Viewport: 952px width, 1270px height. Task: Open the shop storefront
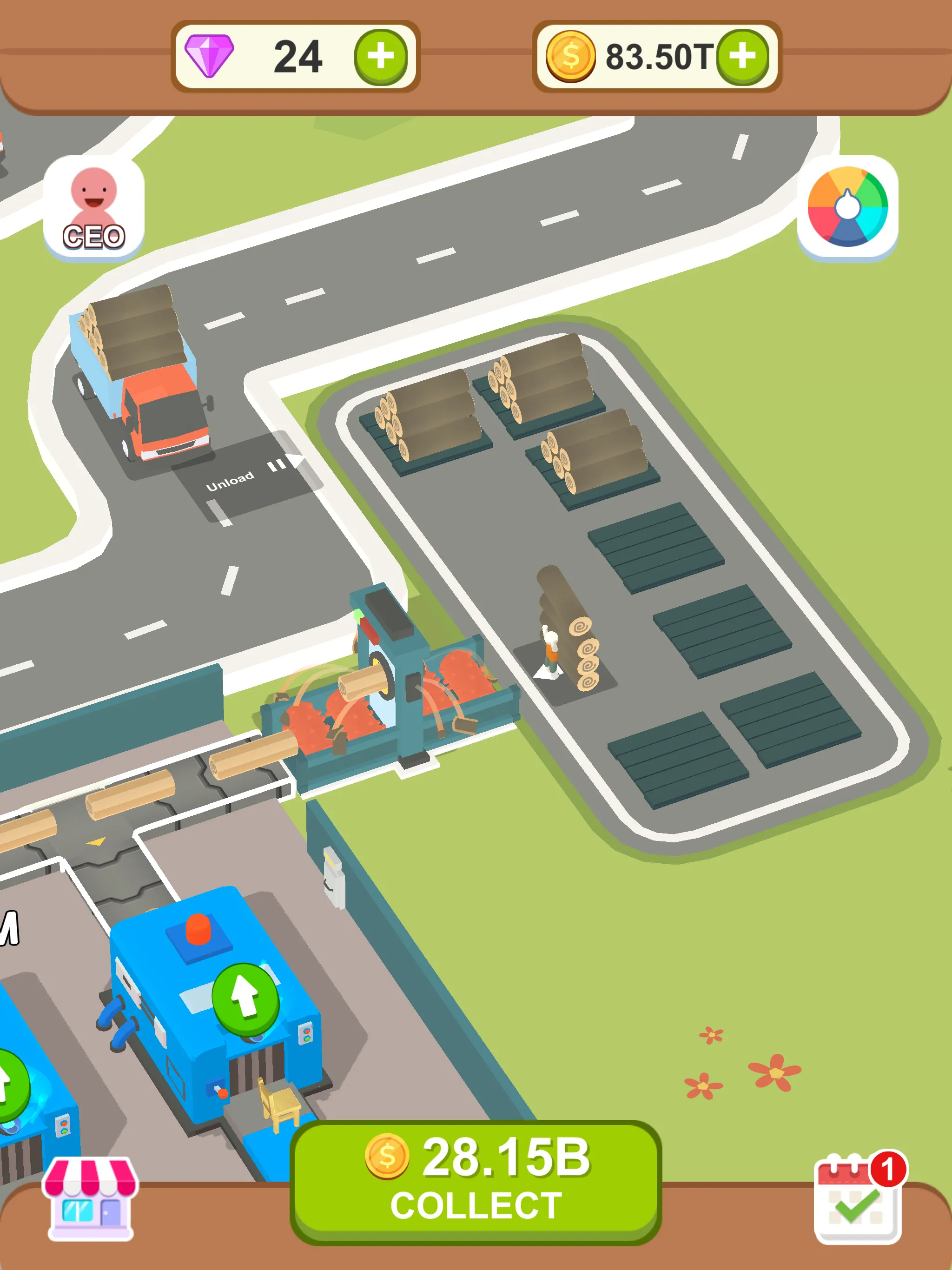(89, 1200)
